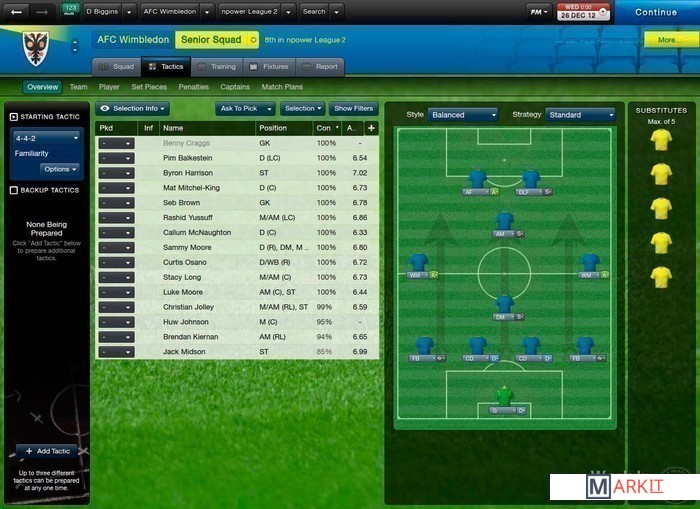
Task: Select the Set Pieces sub-tab
Action: pyautogui.click(x=149, y=87)
